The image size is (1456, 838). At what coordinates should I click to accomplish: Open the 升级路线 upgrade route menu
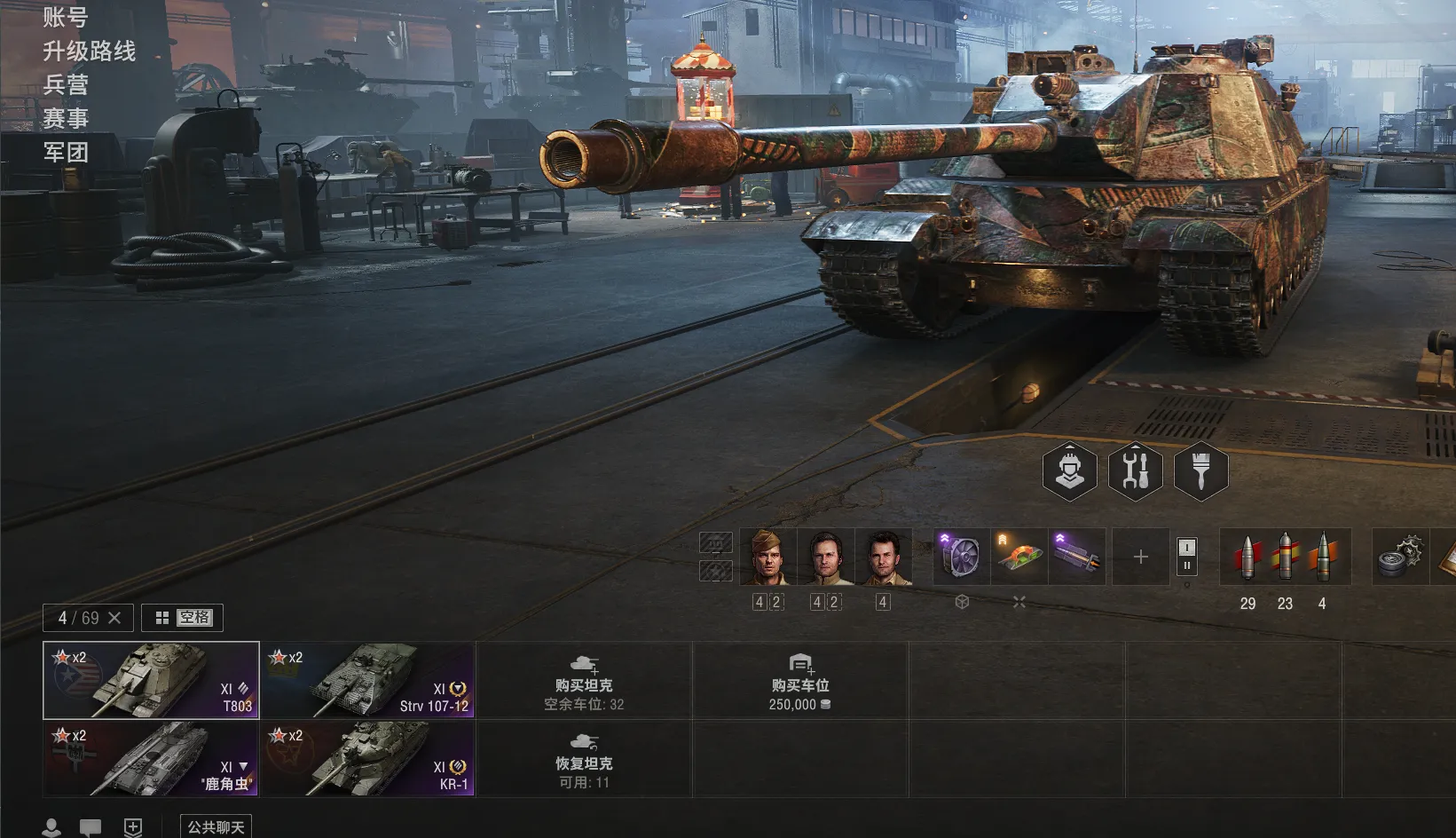89,51
